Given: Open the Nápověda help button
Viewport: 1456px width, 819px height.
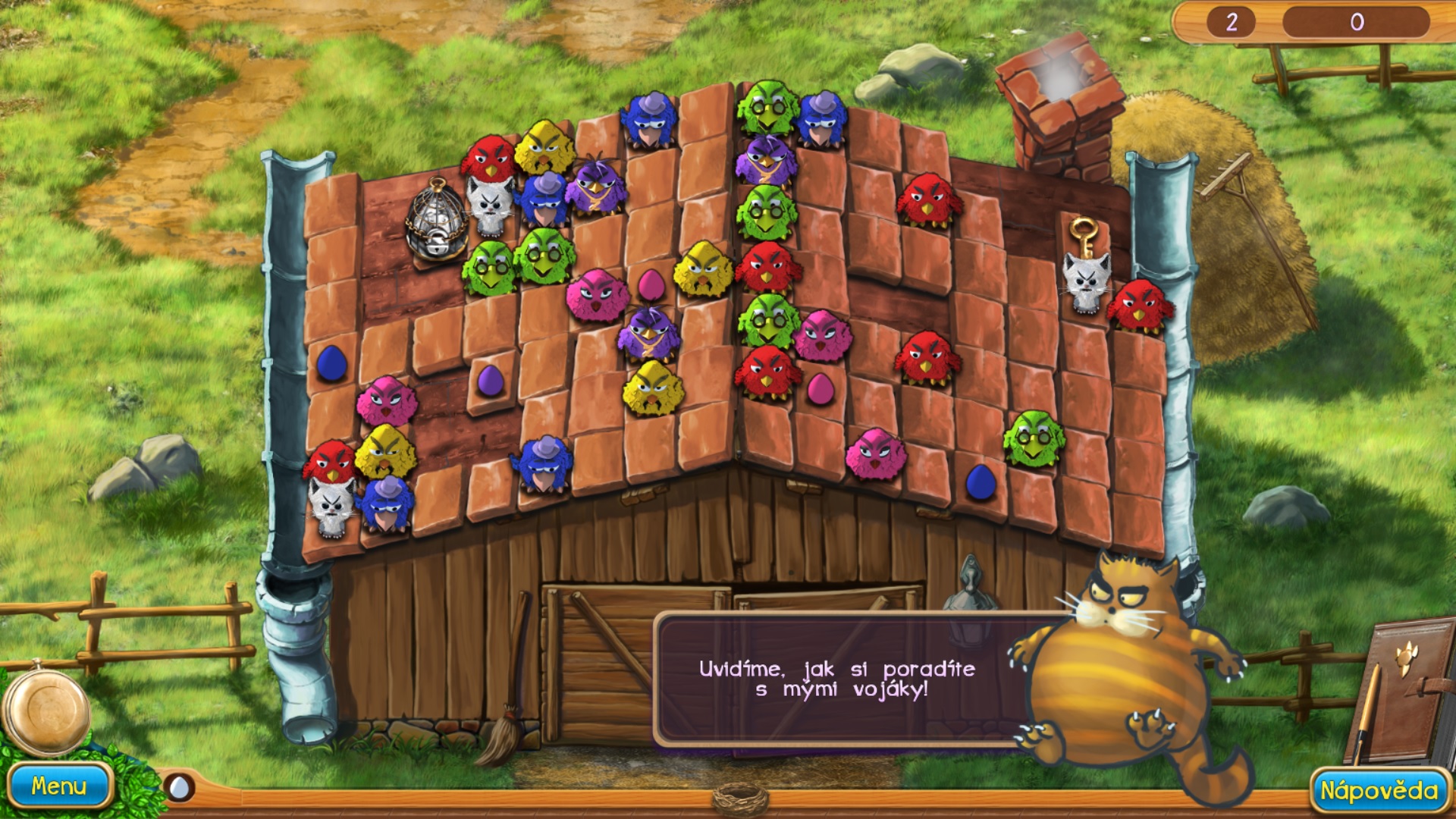Looking at the screenshot, I should point(1378,791).
